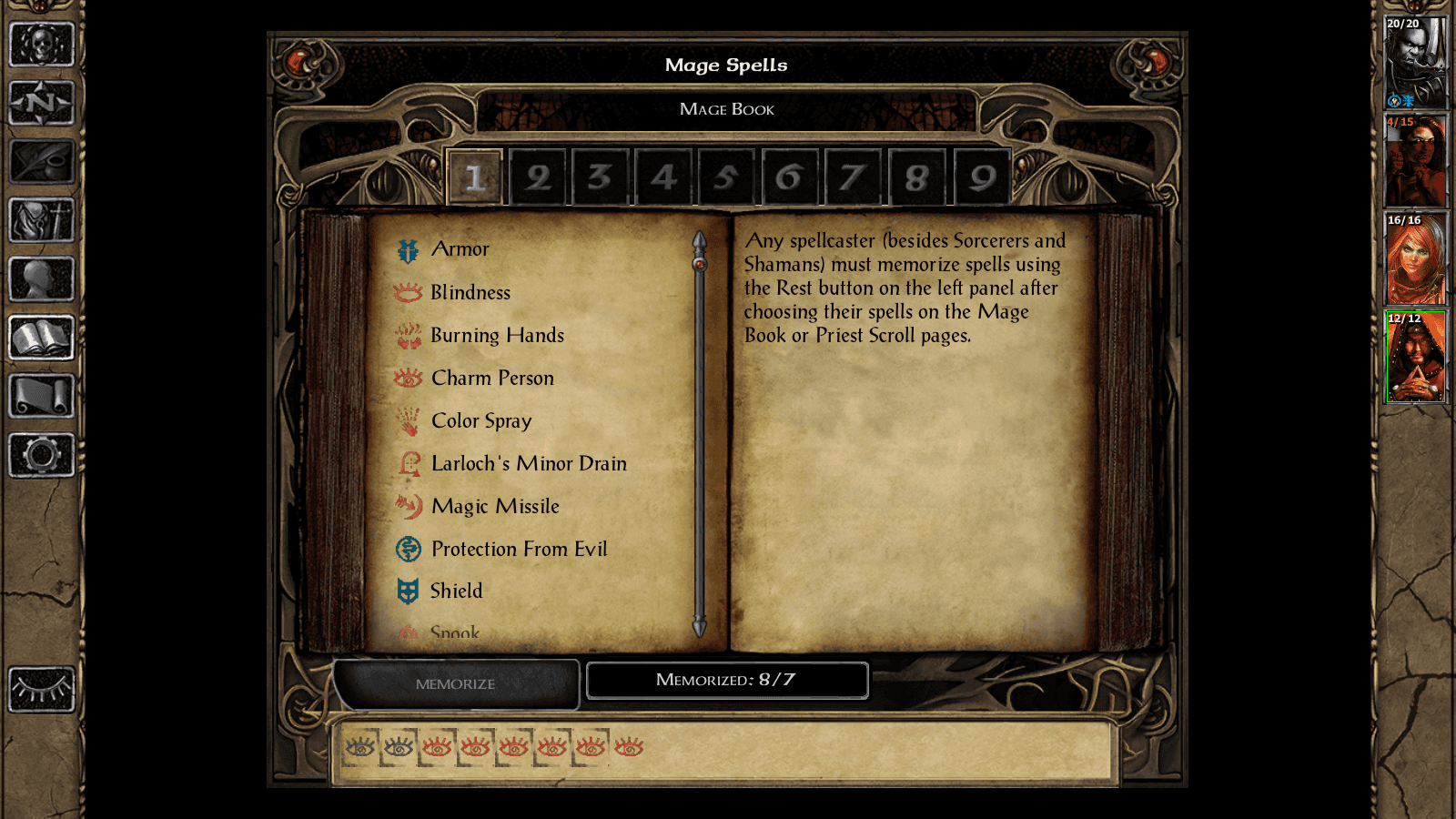Select the Armor spell
This screenshot has width=1456, height=819.
coord(460,249)
